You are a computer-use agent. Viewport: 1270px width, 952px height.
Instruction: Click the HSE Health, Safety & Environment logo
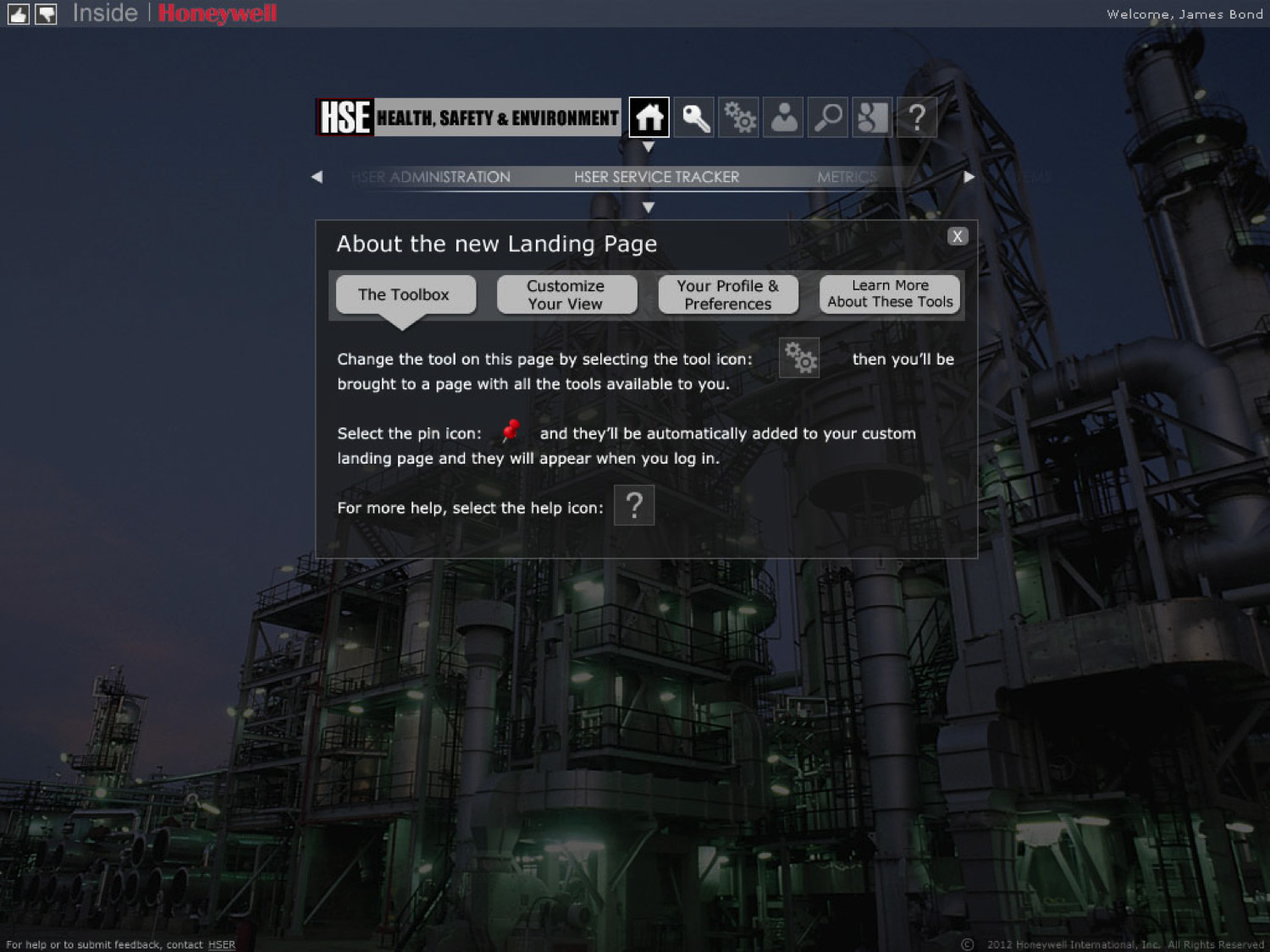click(x=469, y=118)
